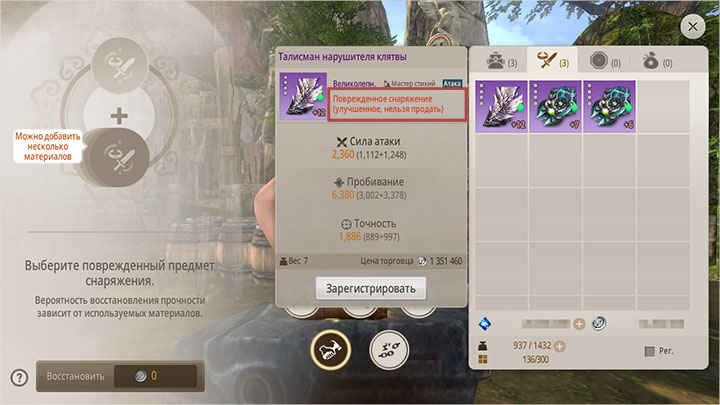720x405 pixels.
Task: Select the +12 feathered talisman in inventory
Action: click(500, 106)
